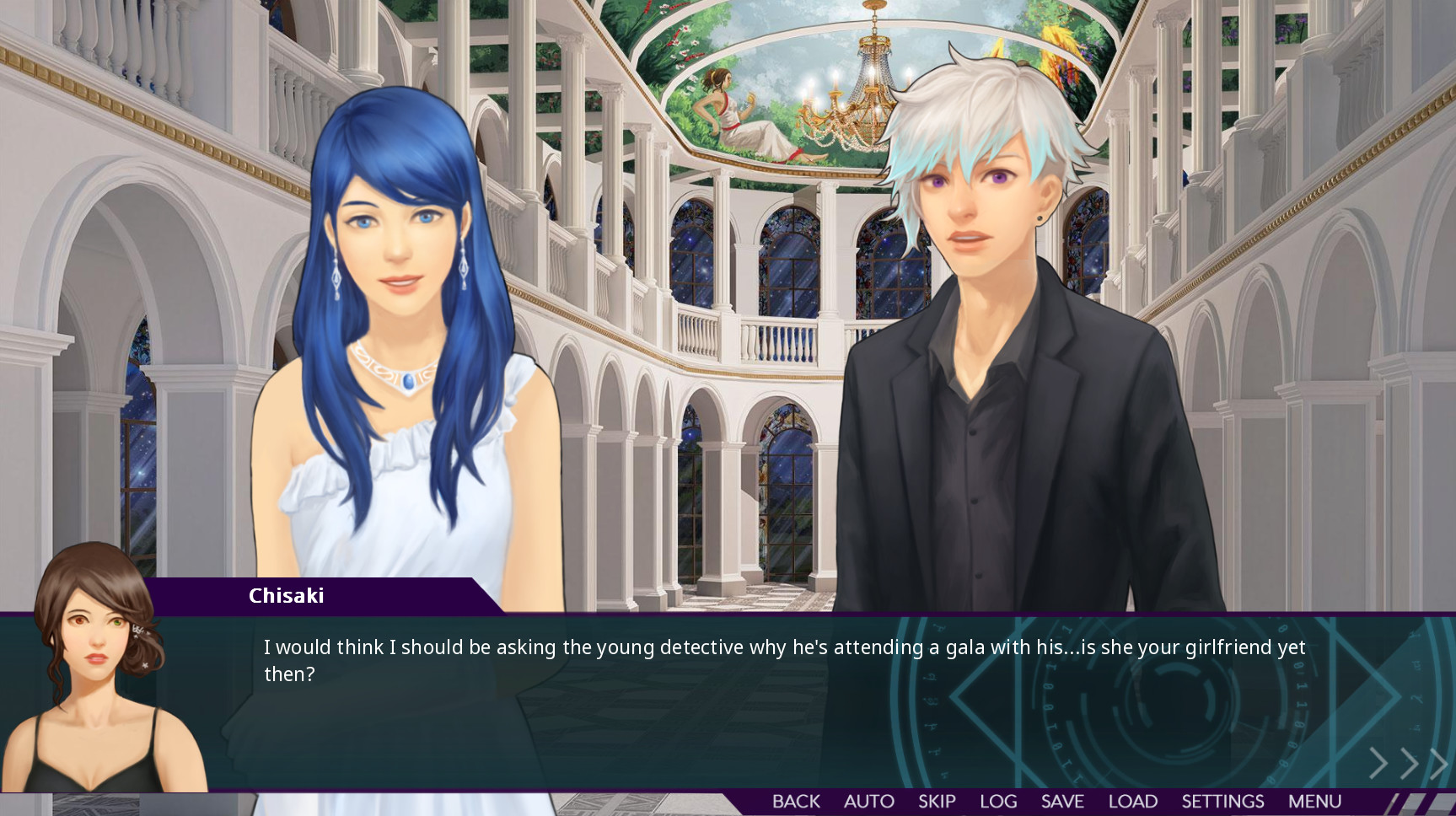LOAD a previously saved game

click(1131, 801)
